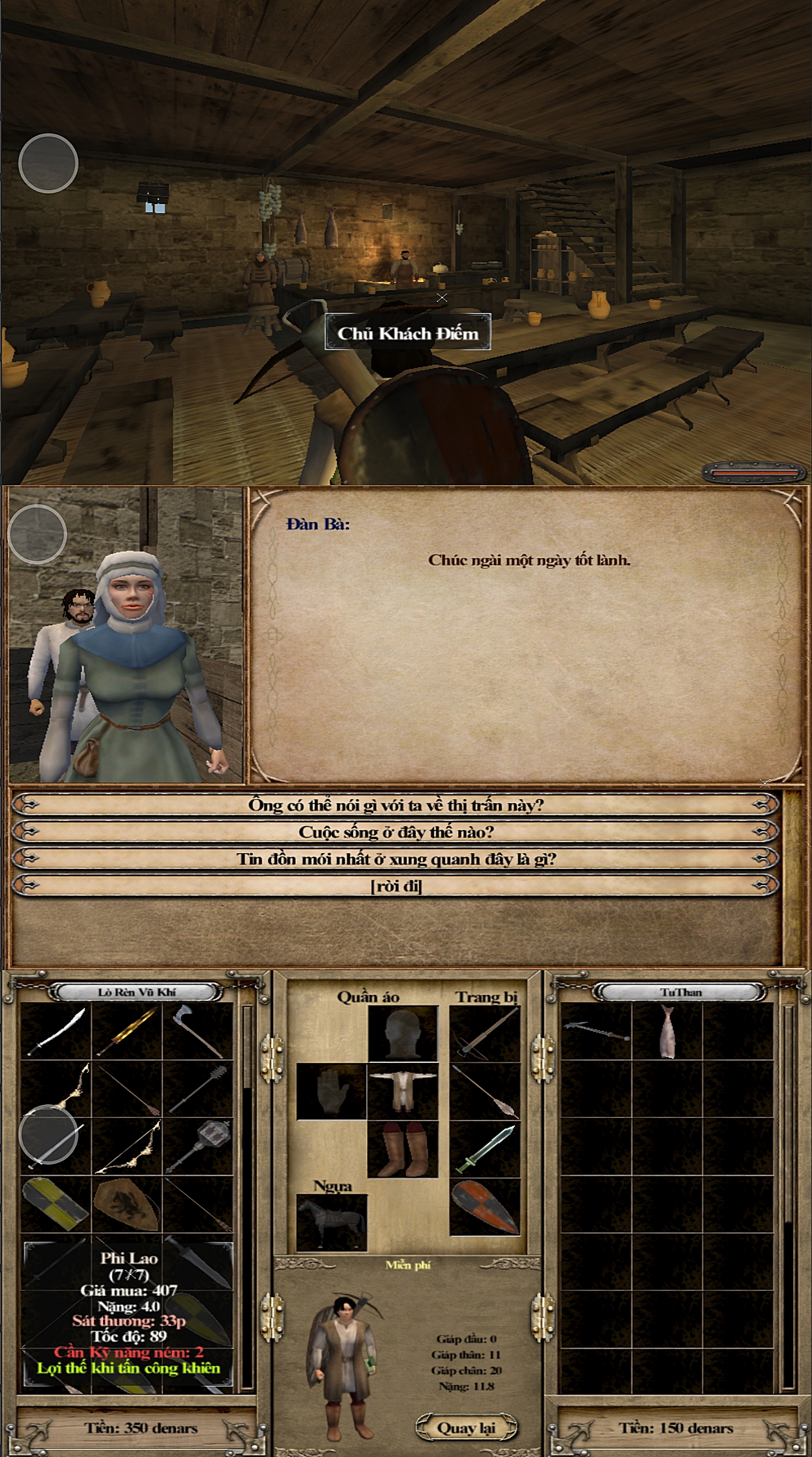Pick the axe in the weaponsmith inventory

coord(197,1031)
